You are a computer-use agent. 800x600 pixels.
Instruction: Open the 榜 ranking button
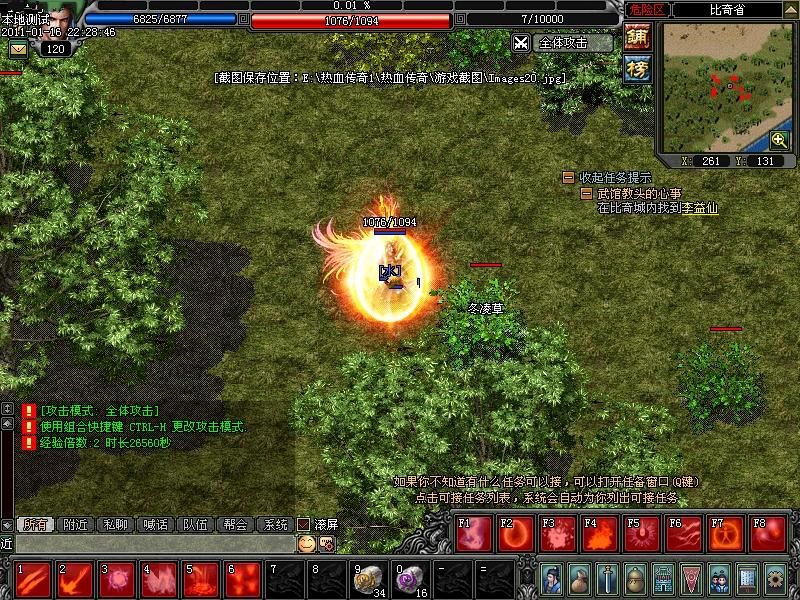(x=637, y=68)
